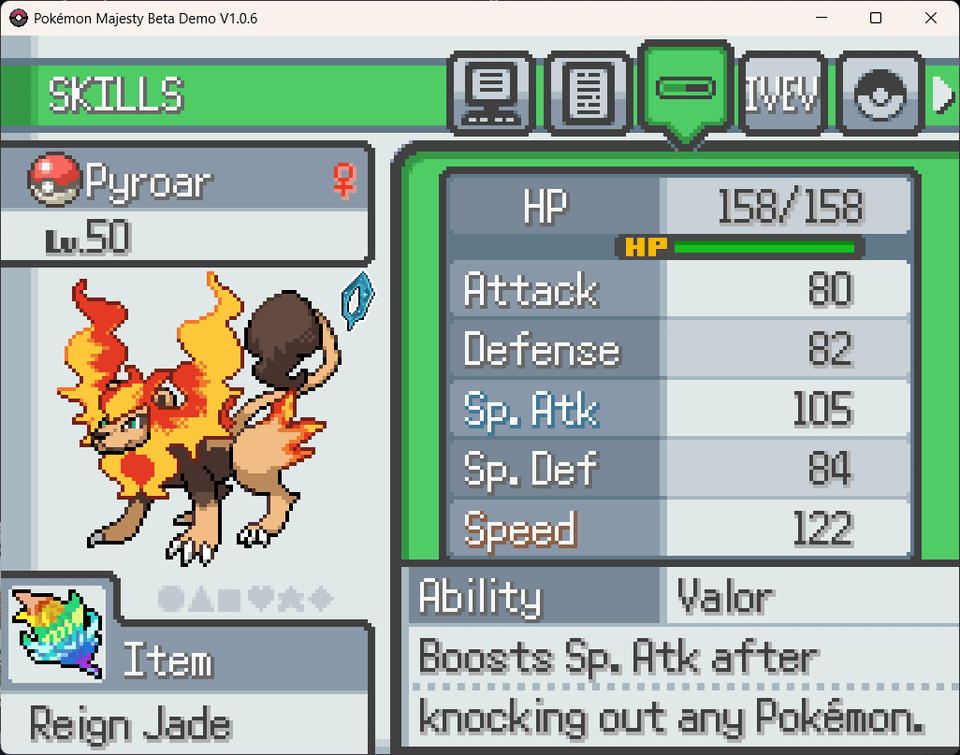Image resolution: width=960 pixels, height=755 pixels.
Task: Select the active Skills stats tab
Action: coord(685,90)
